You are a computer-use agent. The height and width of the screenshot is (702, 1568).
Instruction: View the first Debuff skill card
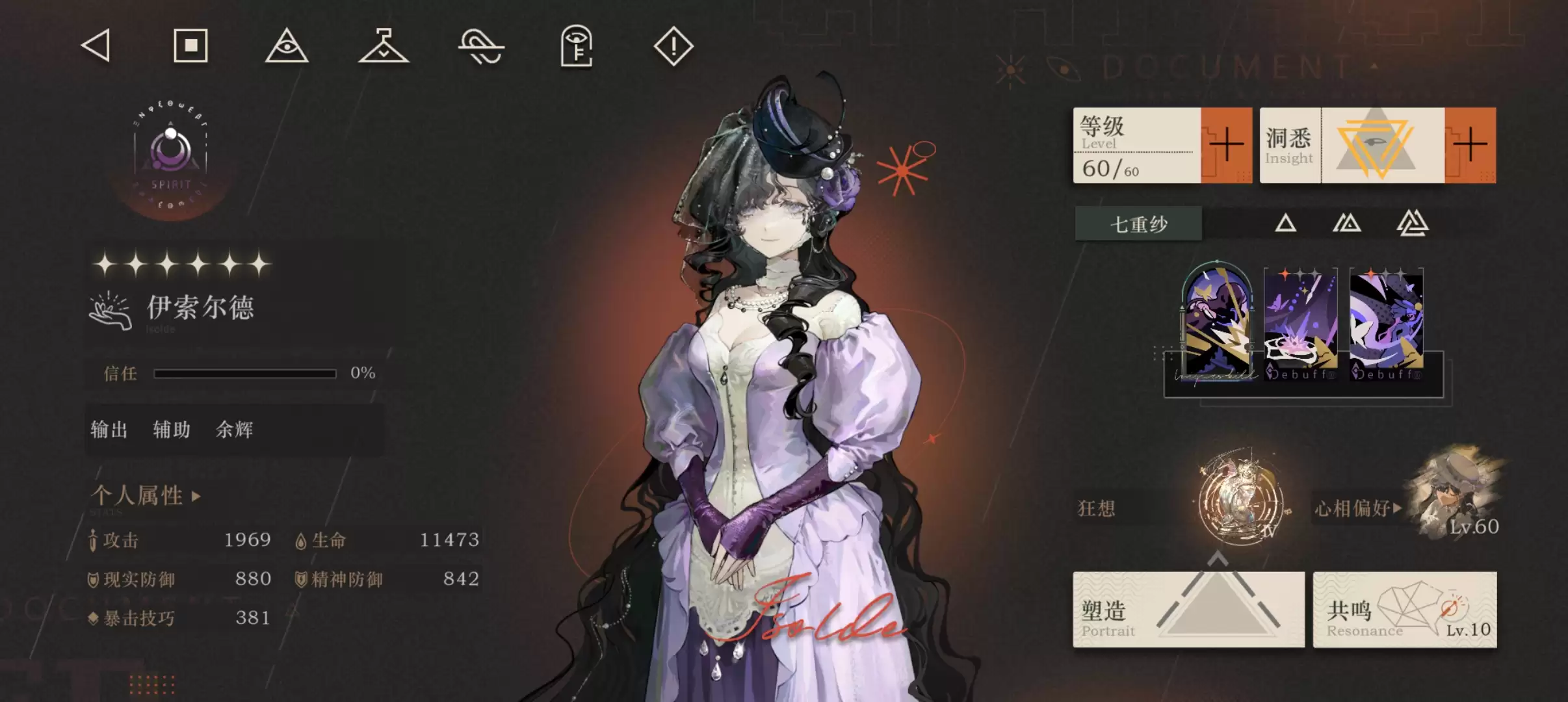pyautogui.click(x=1300, y=323)
